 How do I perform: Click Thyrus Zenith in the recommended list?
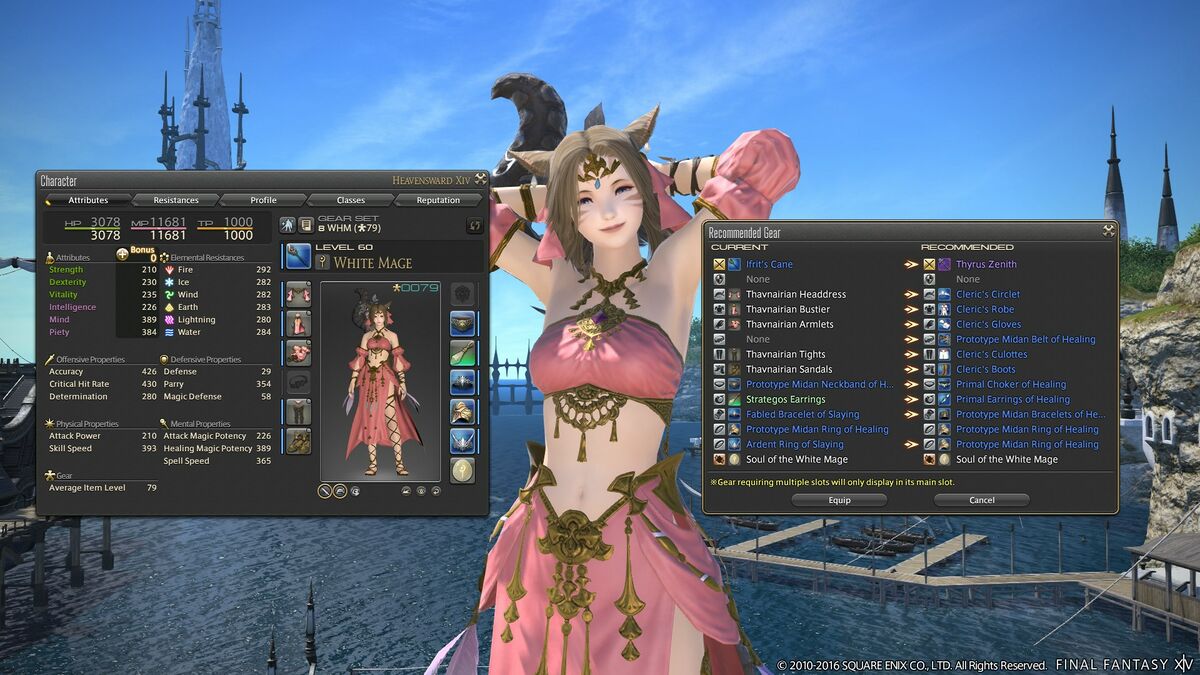[x=986, y=265]
